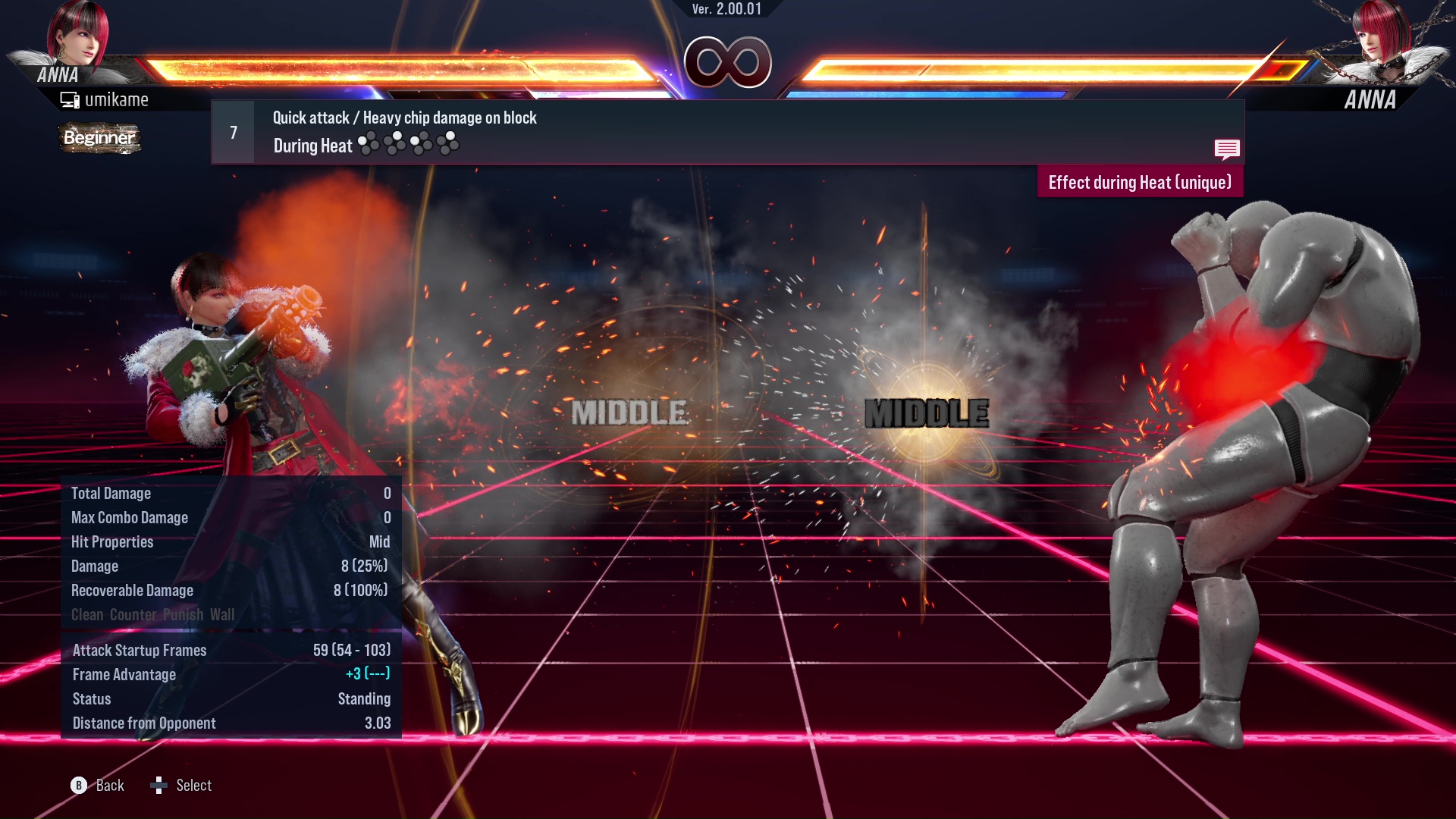The width and height of the screenshot is (1456, 819).
Task: Select the Quick attack command list entry
Action: click(403, 118)
